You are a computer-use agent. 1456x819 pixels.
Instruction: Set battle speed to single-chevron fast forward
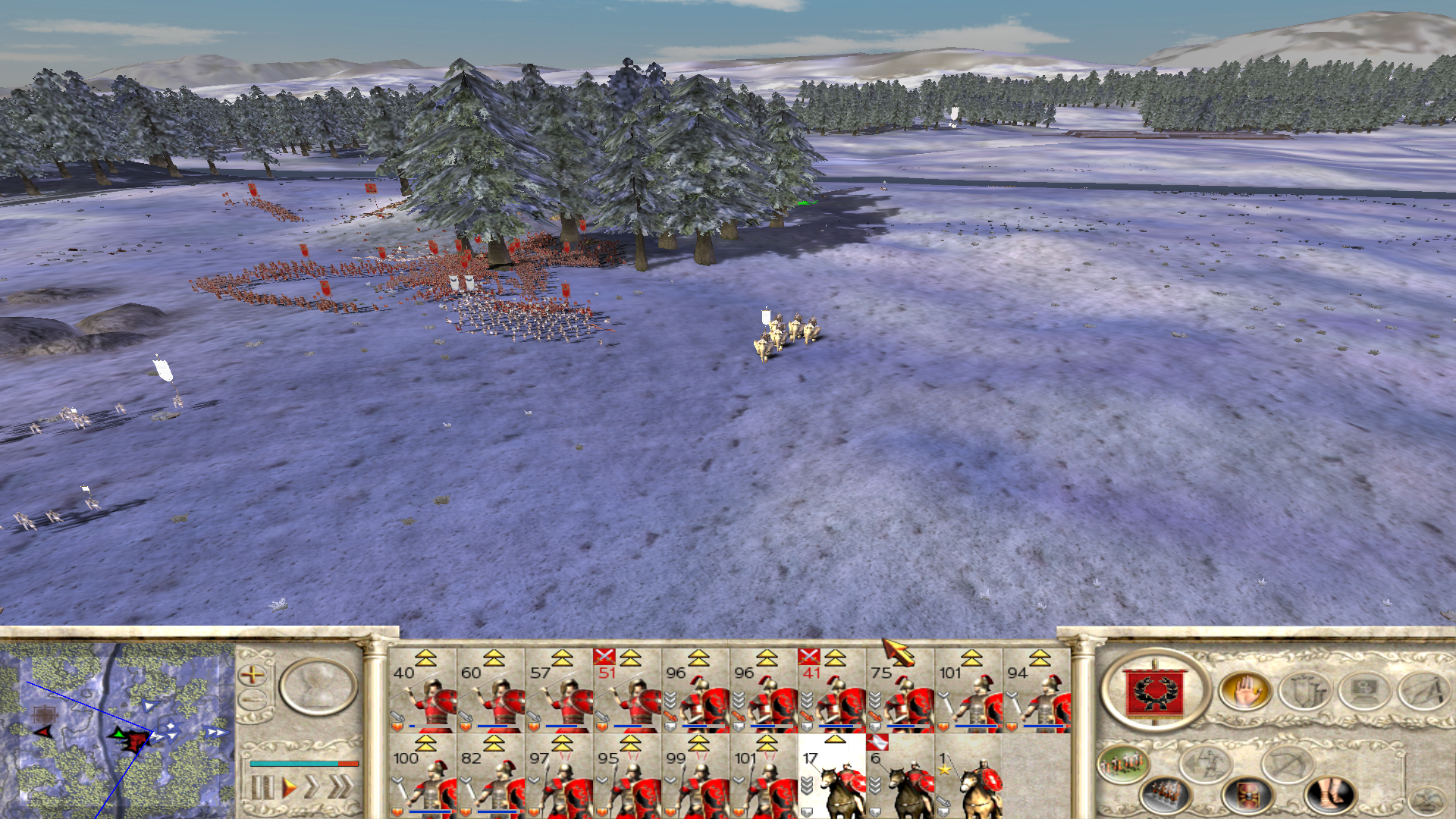click(312, 787)
